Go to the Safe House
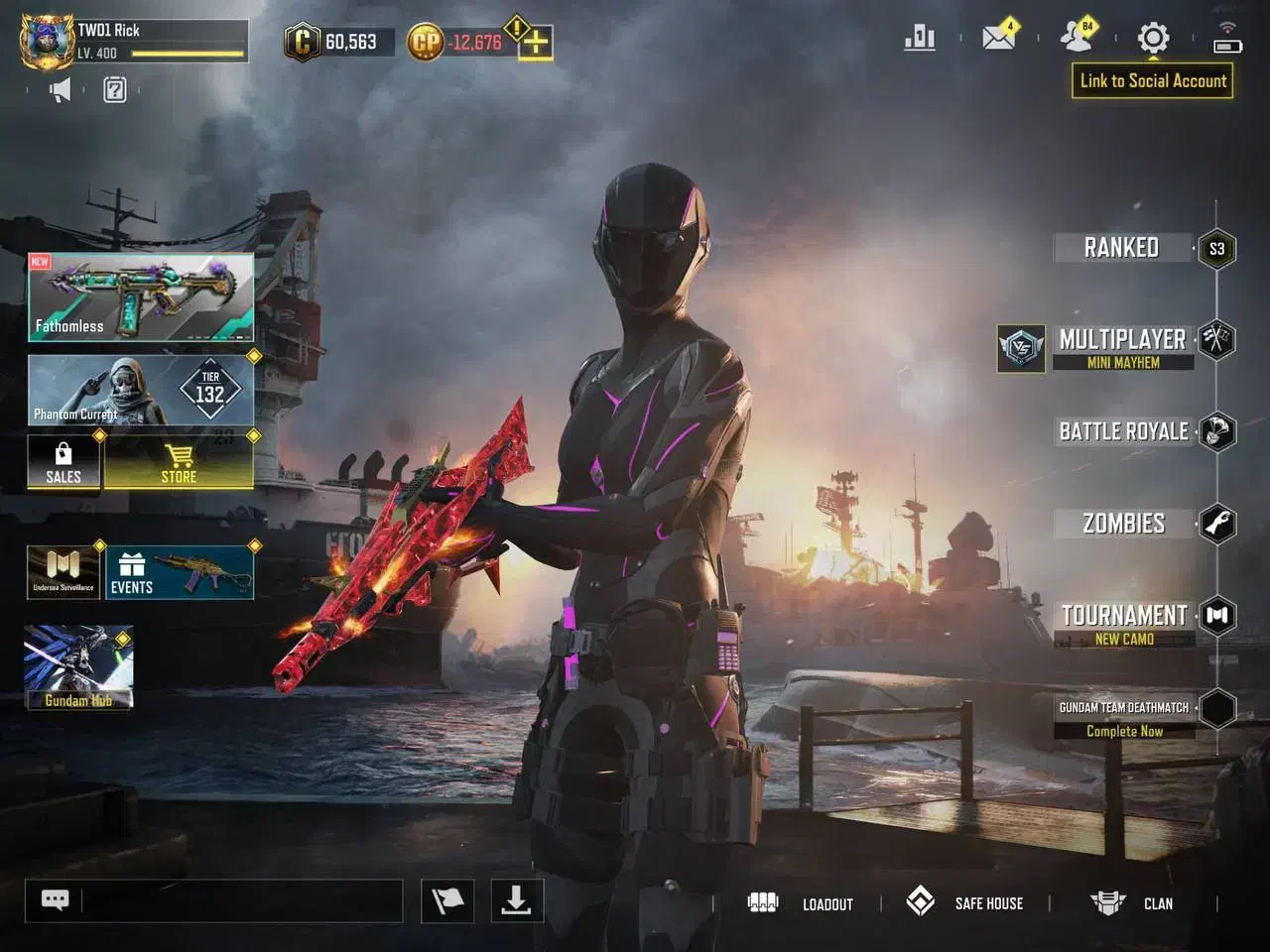1270x952 pixels. 964,902
